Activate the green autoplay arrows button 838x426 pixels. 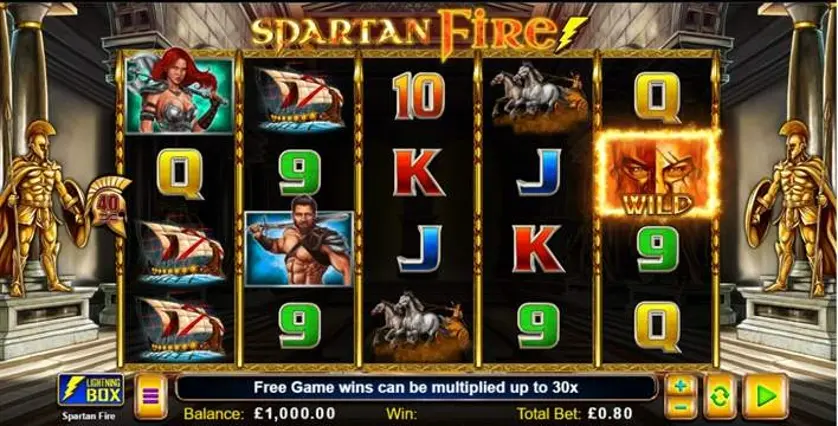coord(719,396)
